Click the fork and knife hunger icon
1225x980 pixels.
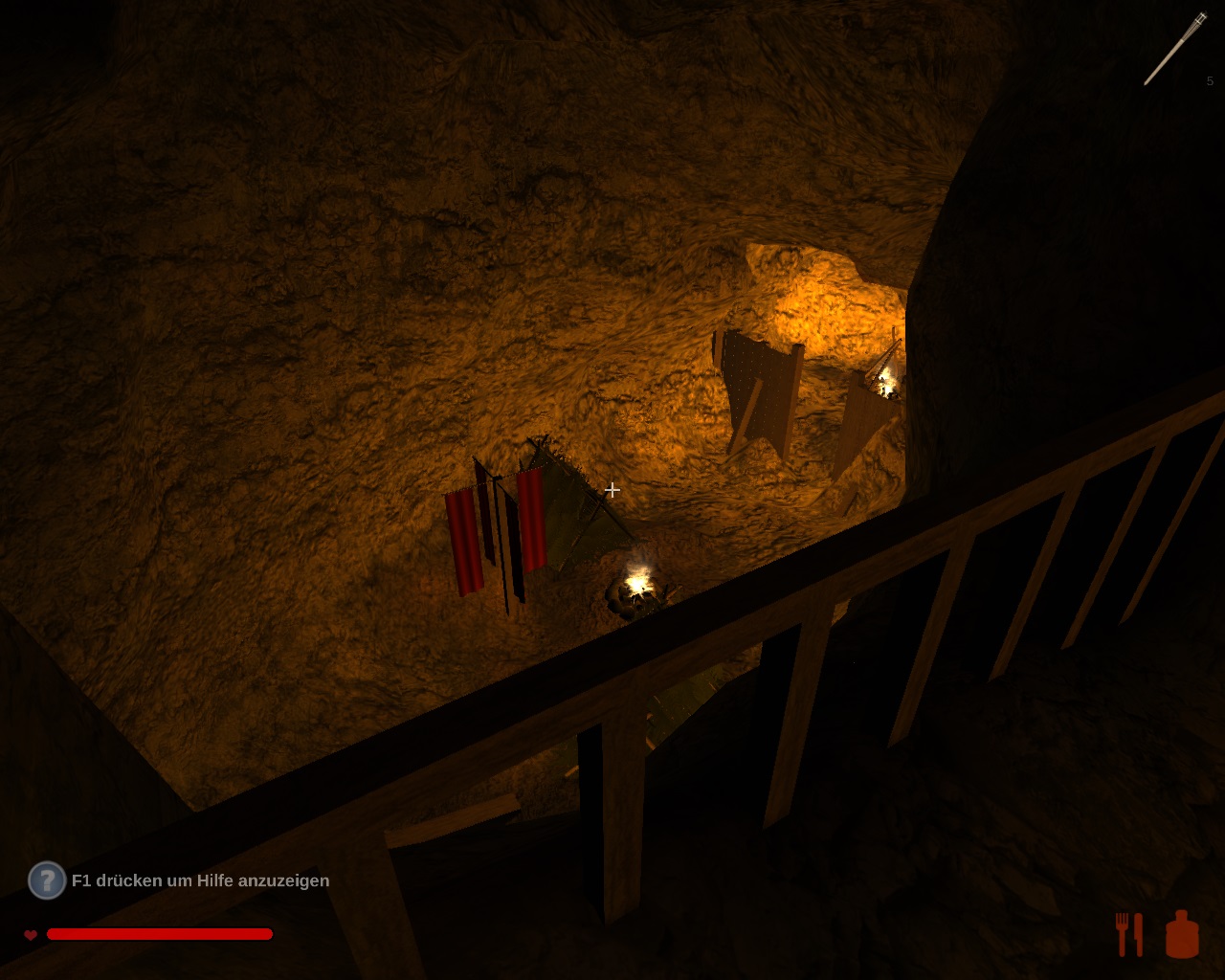click(1129, 934)
